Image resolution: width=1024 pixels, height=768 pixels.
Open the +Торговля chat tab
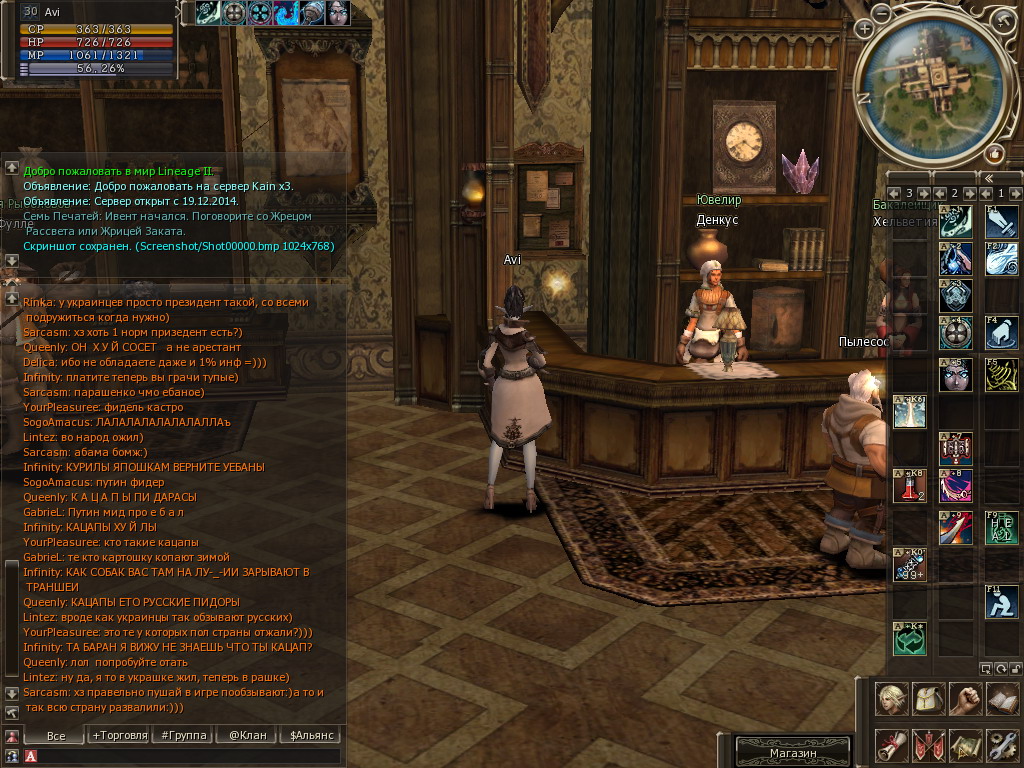(119, 735)
